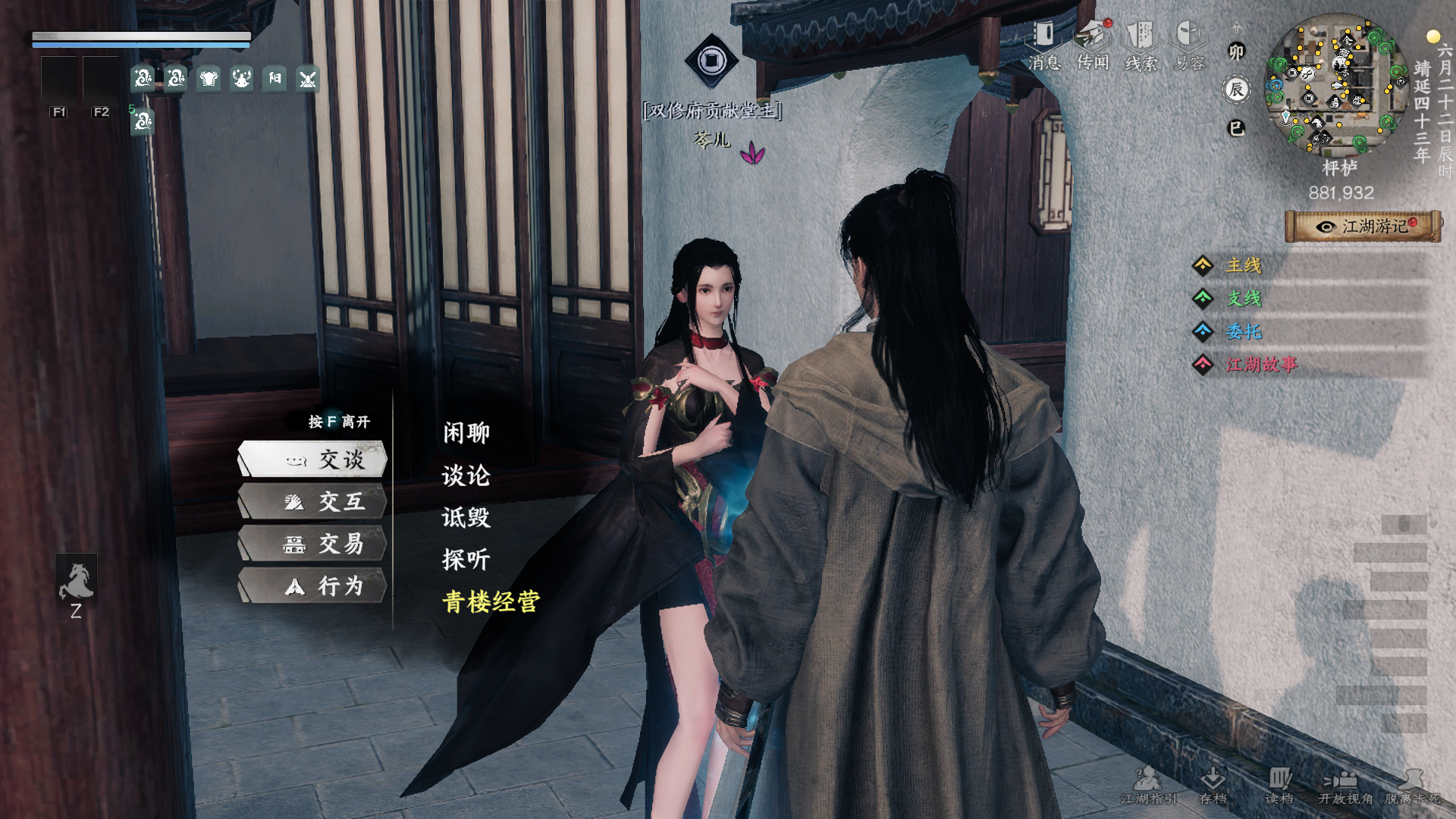Choose the 闲聊 chat dialogue option
The width and height of the screenshot is (1456, 819).
pos(466,433)
